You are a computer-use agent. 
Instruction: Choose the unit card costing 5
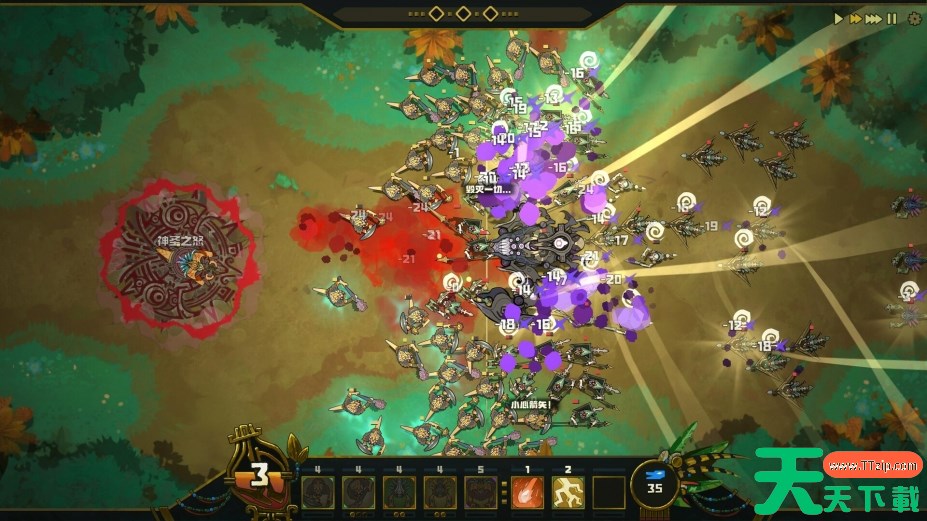[481, 492]
